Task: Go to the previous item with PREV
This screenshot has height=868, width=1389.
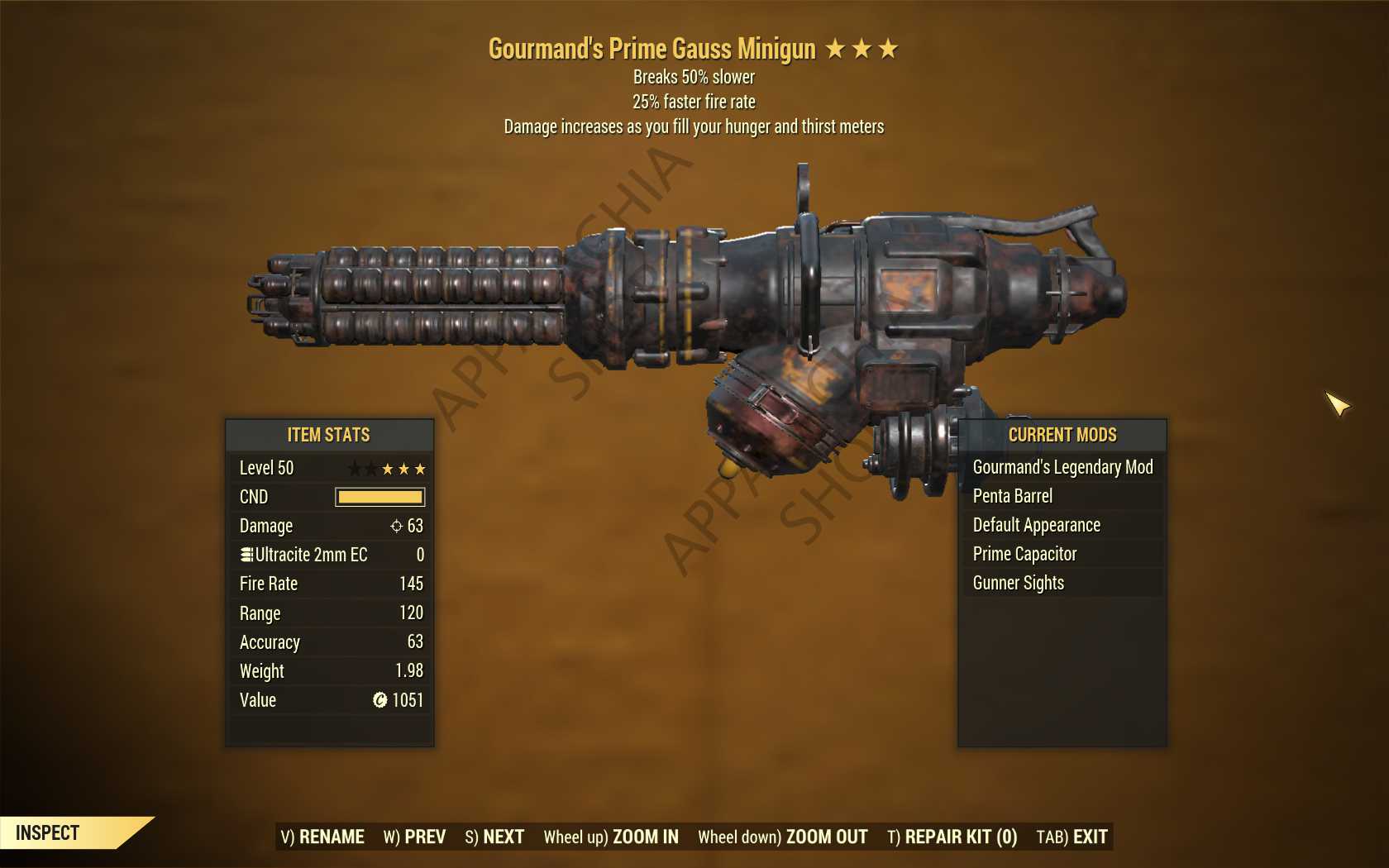Action: click(x=414, y=837)
